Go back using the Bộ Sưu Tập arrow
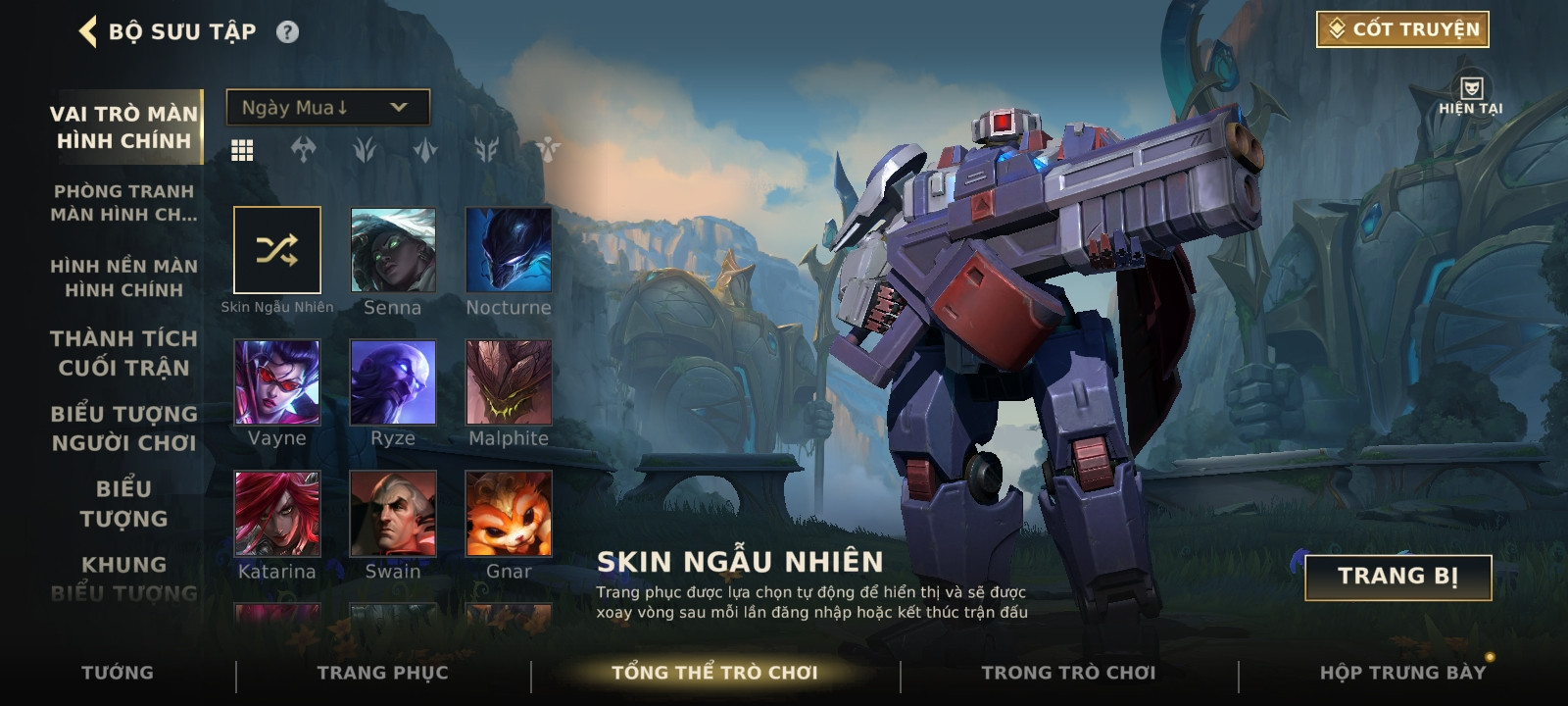1568x706 pixels. [89, 31]
